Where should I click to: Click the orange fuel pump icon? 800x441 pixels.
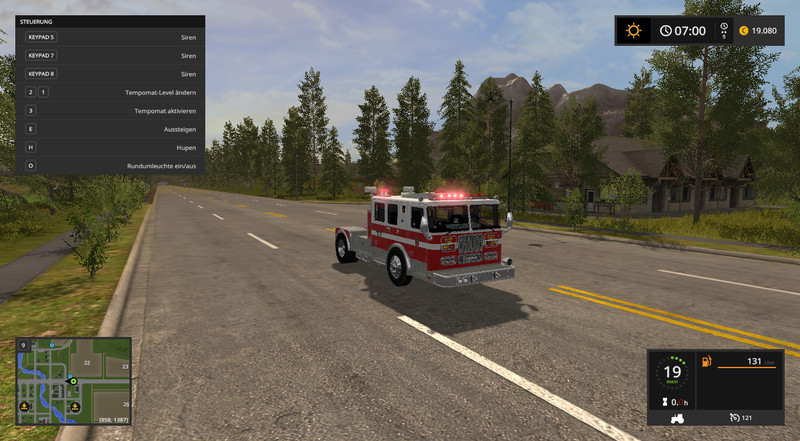[x=705, y=360]
